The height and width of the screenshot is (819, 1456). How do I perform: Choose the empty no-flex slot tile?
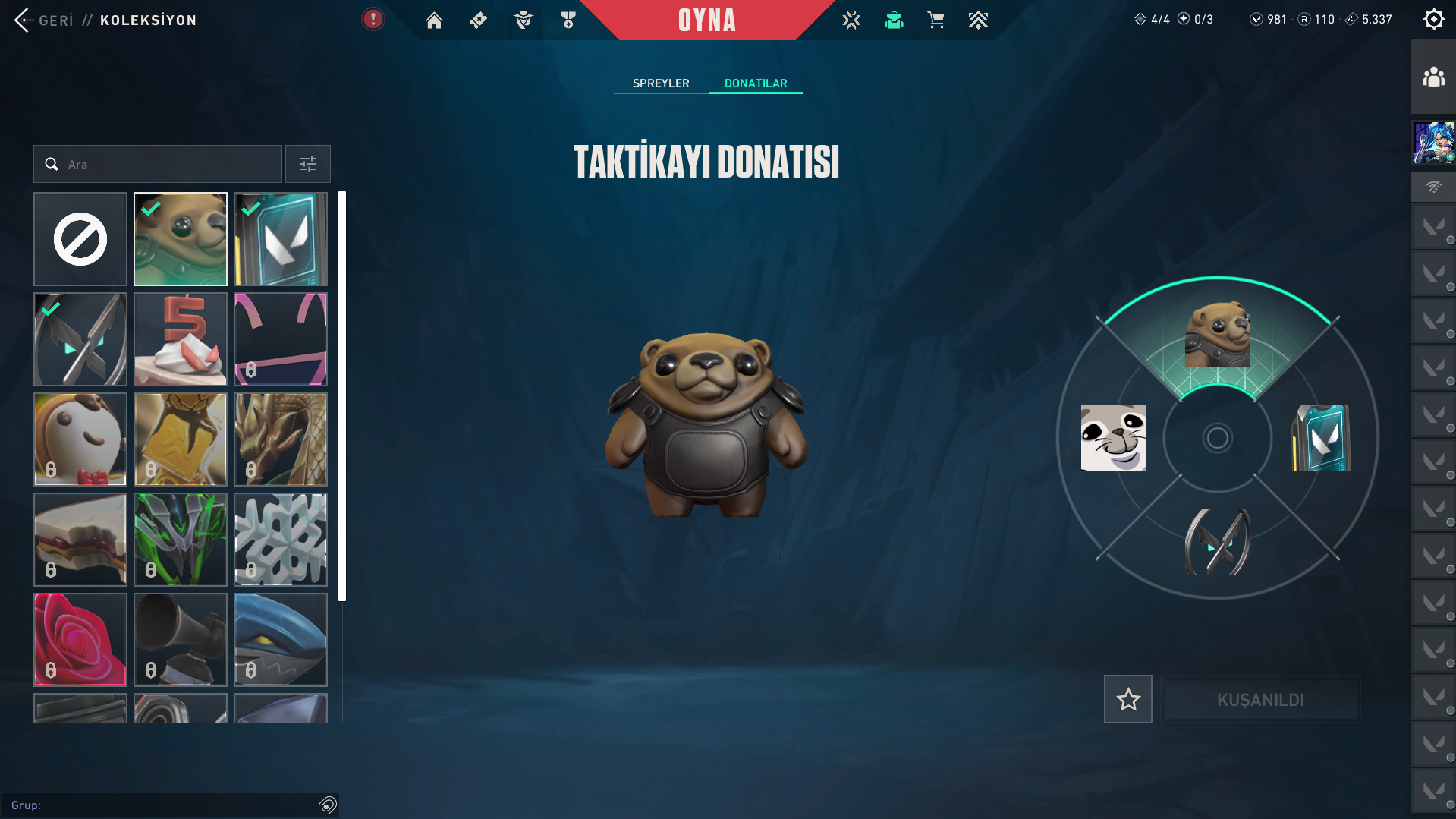pos(80,239)
